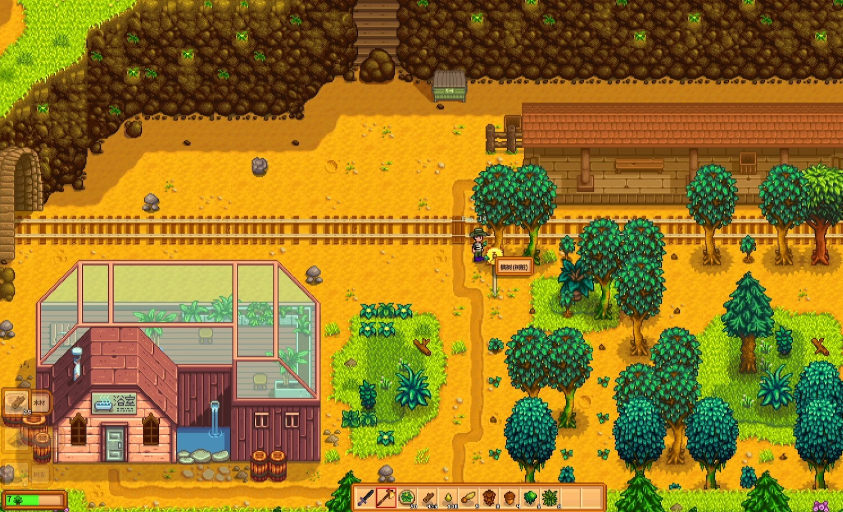Pick the acorn in the hotbar
This screenshot has height=512, width=843.
click(x=509, y=497)
